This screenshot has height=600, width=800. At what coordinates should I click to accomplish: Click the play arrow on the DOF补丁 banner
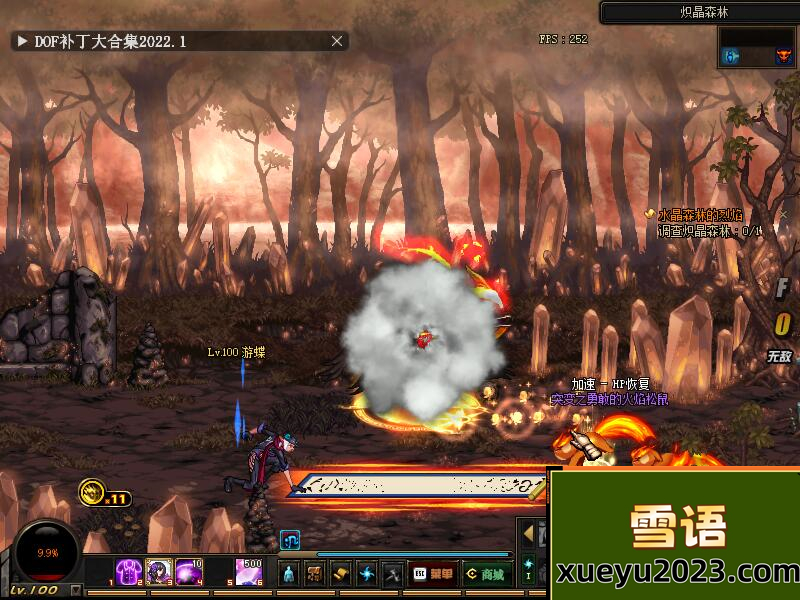click(x=22, y=41)
